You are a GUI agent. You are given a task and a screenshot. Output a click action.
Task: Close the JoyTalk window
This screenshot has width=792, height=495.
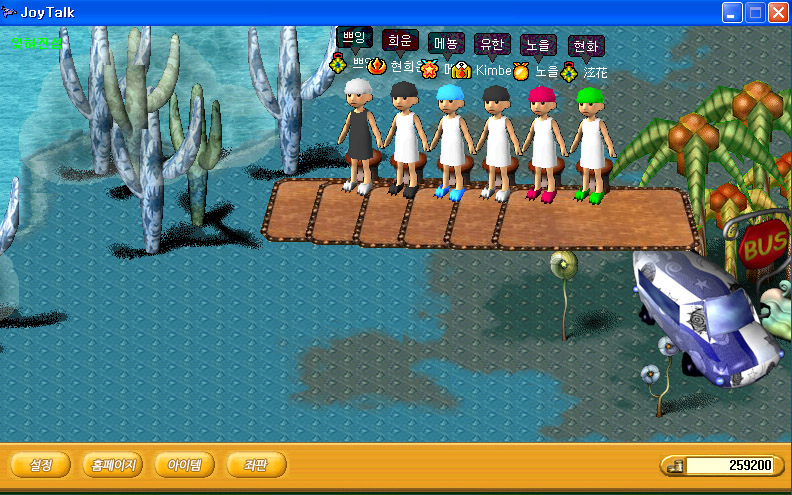778,12
